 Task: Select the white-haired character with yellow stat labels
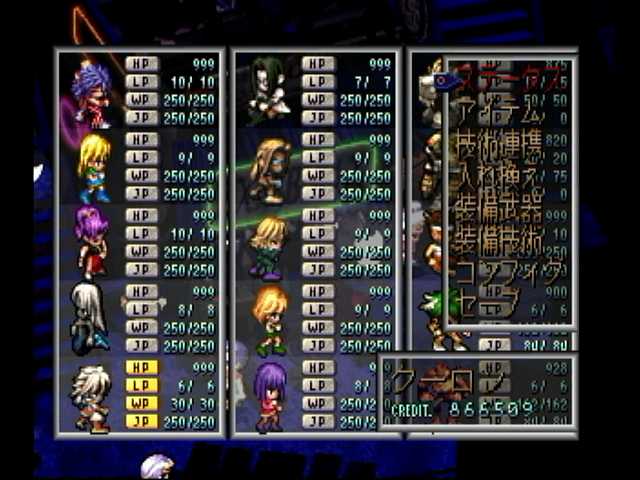[92, 396]
